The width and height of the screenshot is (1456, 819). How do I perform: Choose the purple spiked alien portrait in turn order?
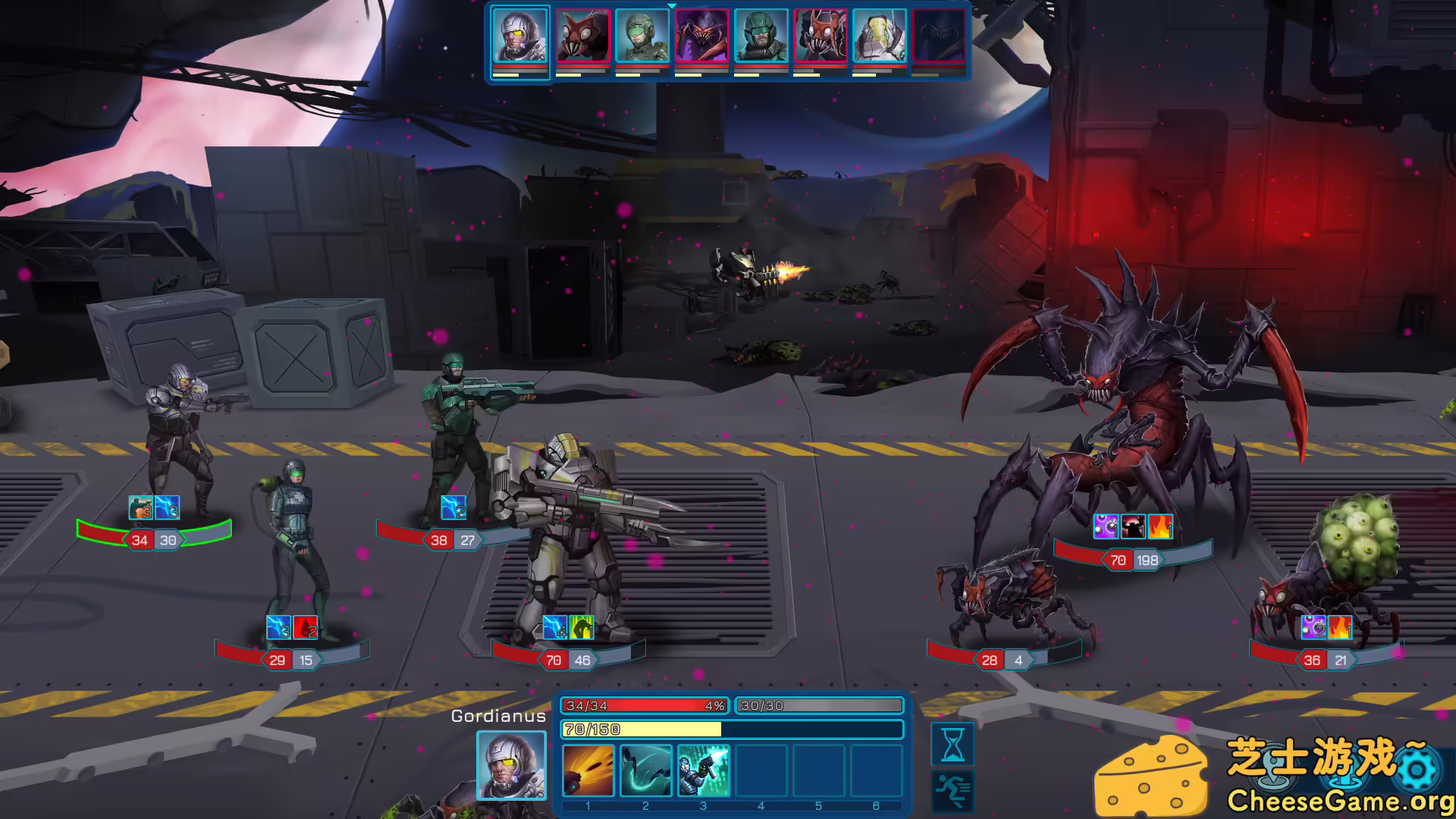pyautogui.click(x=701, y=36)
